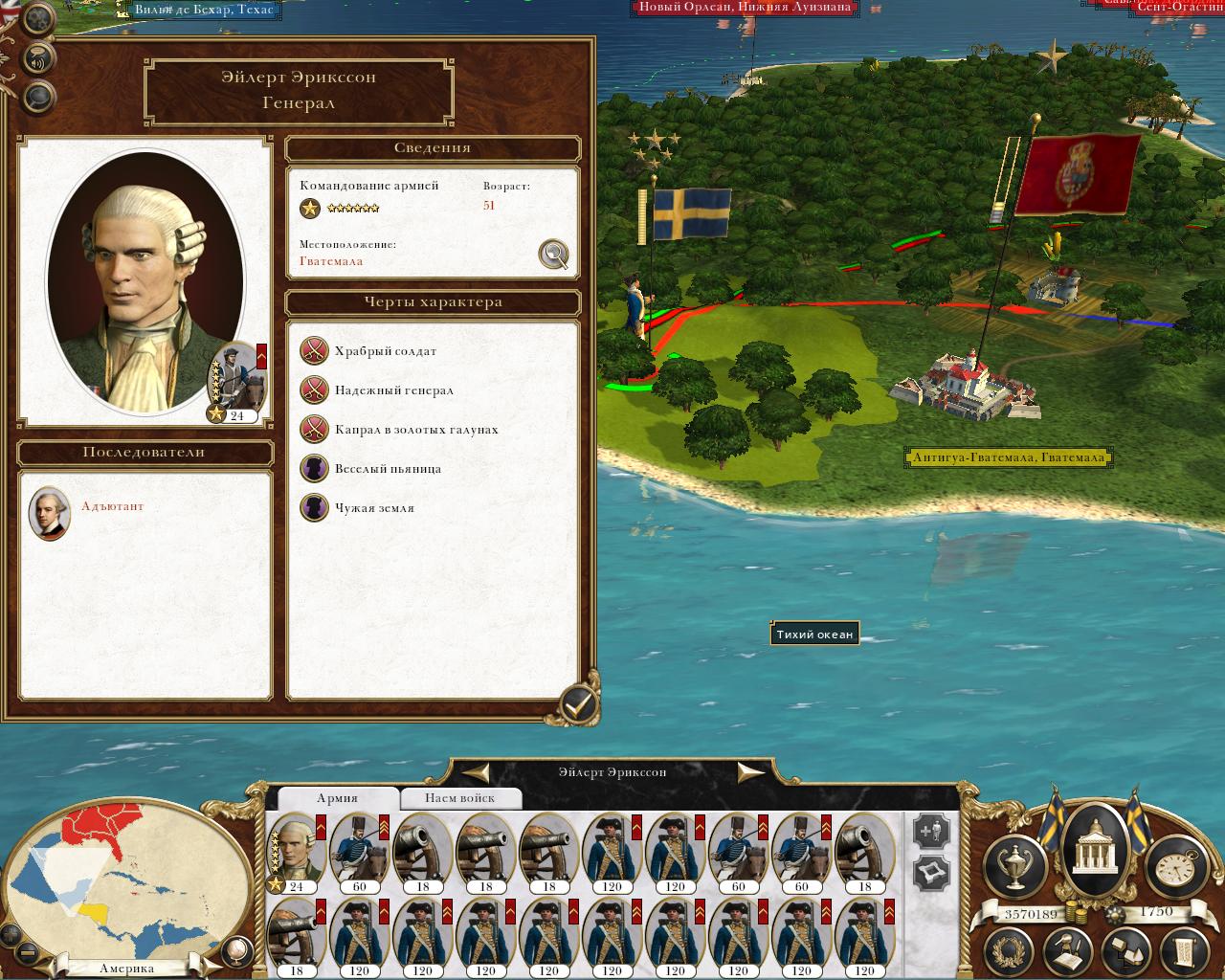
Task: Click the add-soldier replenish button
Action: [931, 831]
